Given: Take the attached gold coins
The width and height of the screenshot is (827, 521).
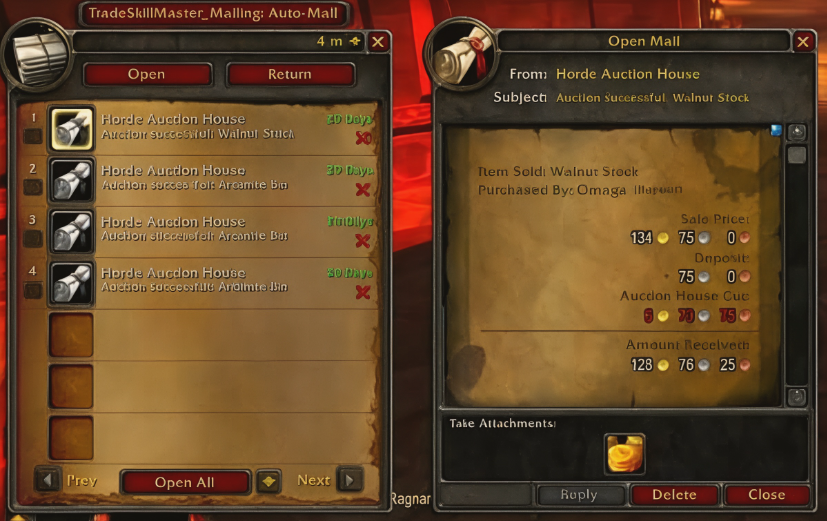Looking at the screenshot, I should (624, 454).
